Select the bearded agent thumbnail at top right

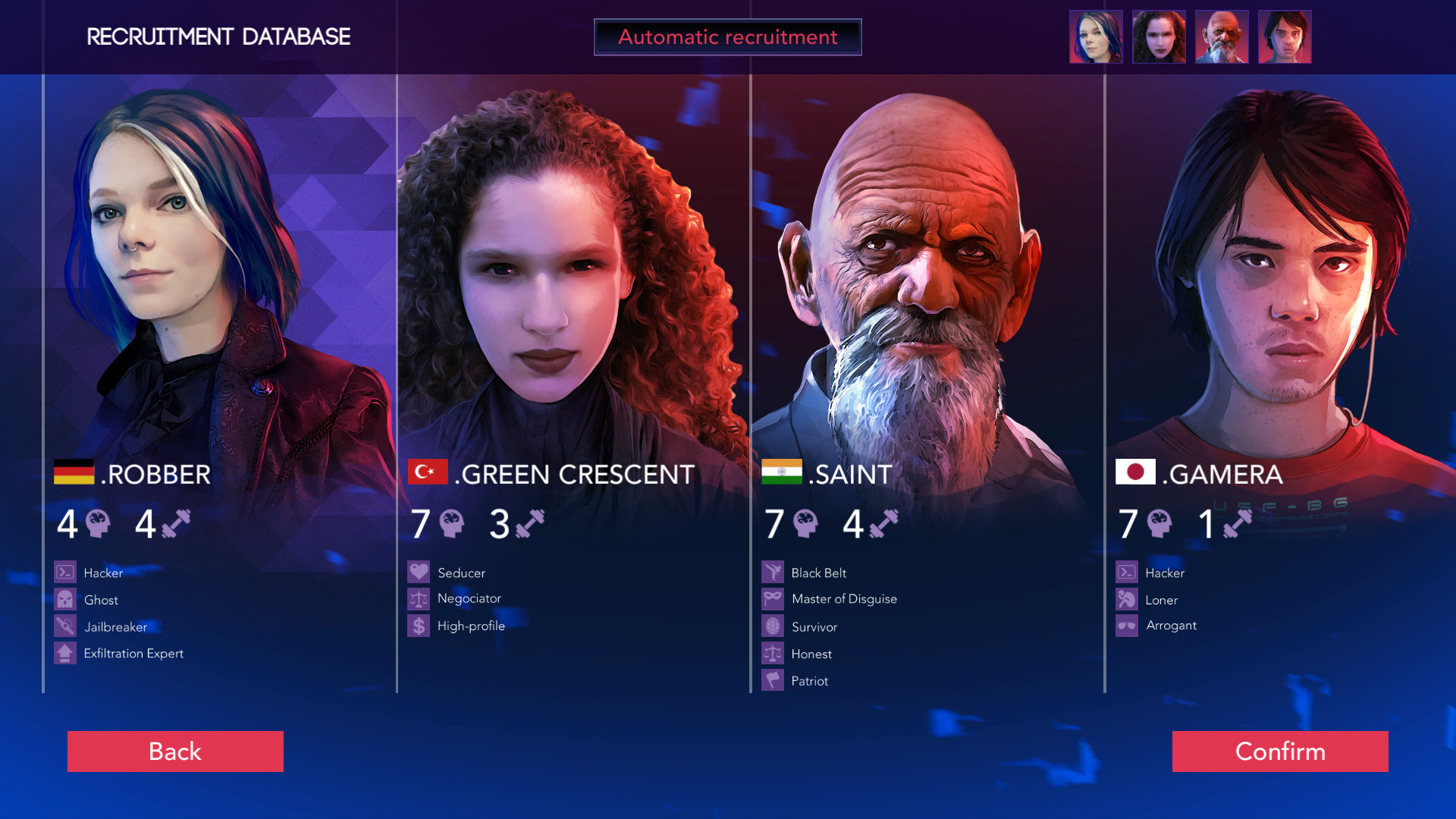(1222, 36)
